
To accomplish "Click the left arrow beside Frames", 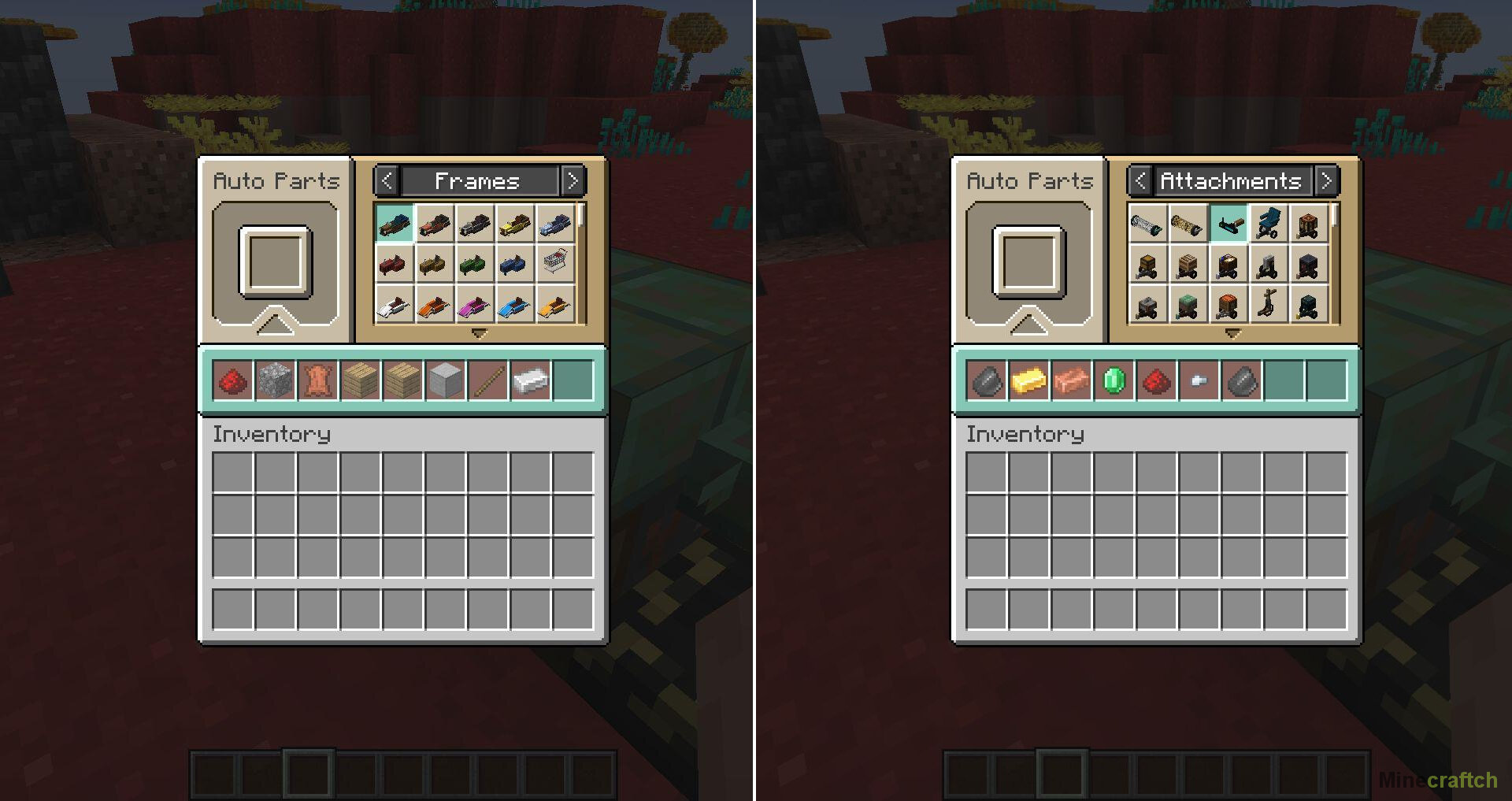I will point(387,181).
